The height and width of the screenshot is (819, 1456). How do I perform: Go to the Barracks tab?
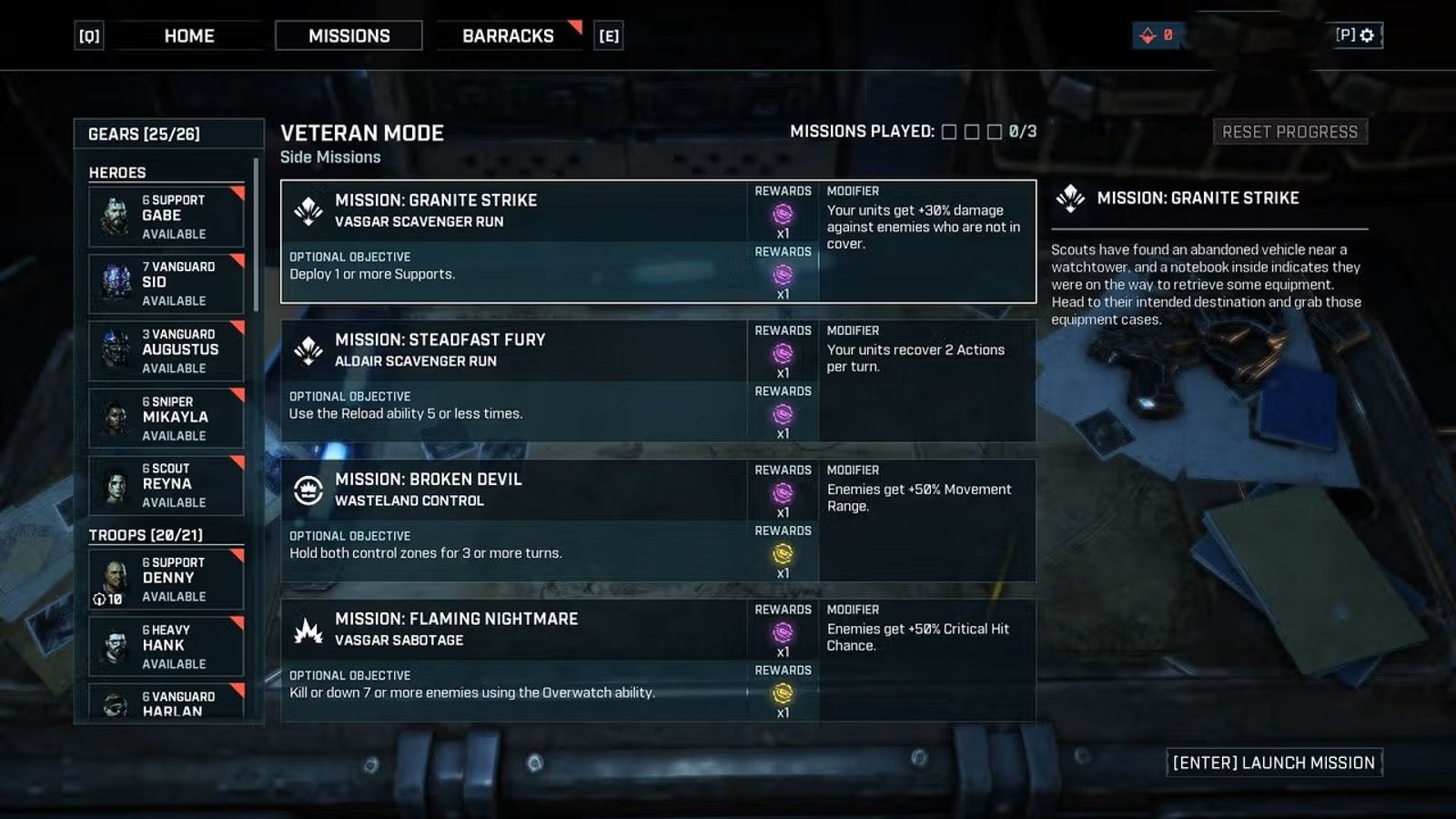coord(508,36)
